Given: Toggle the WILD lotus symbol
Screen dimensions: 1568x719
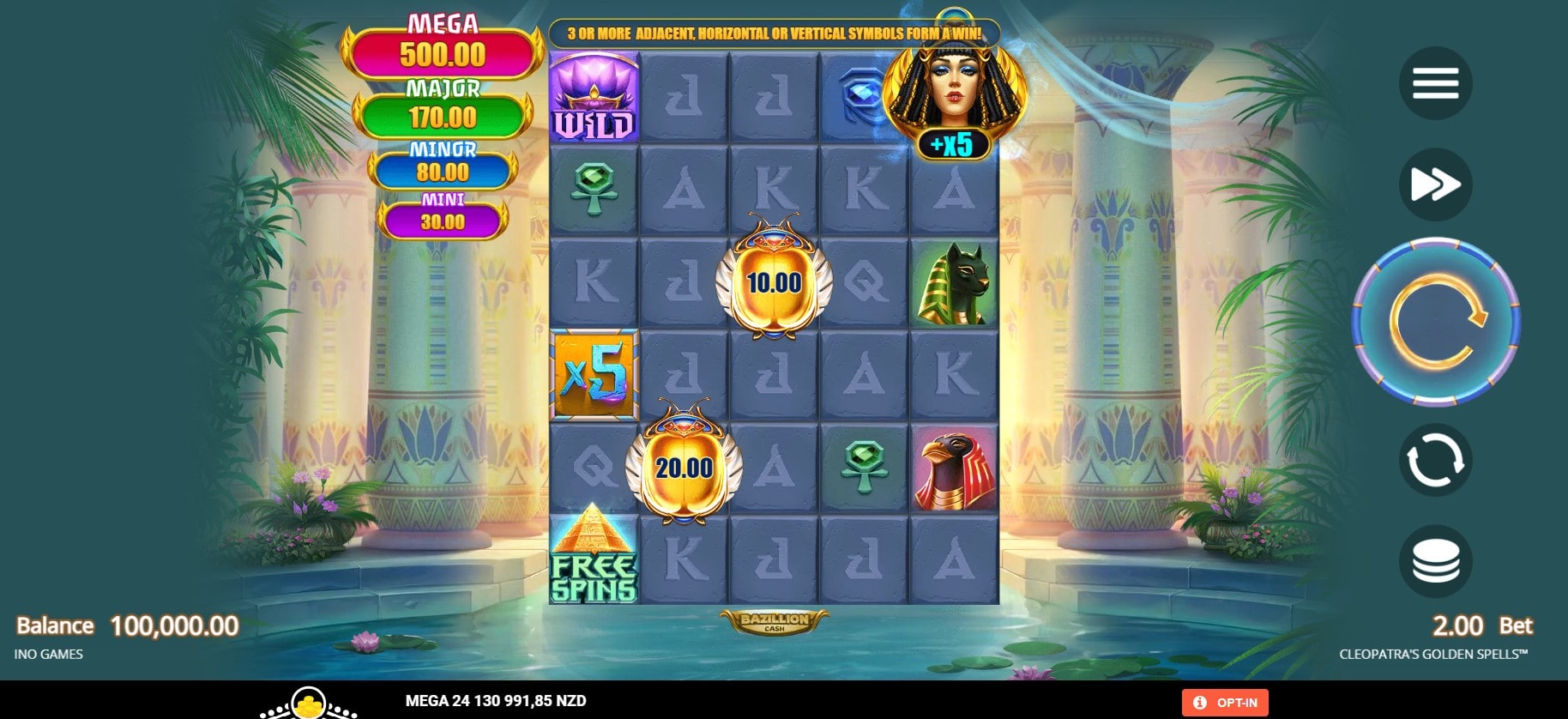Looking at the screenshot, I should pos(595,97).
